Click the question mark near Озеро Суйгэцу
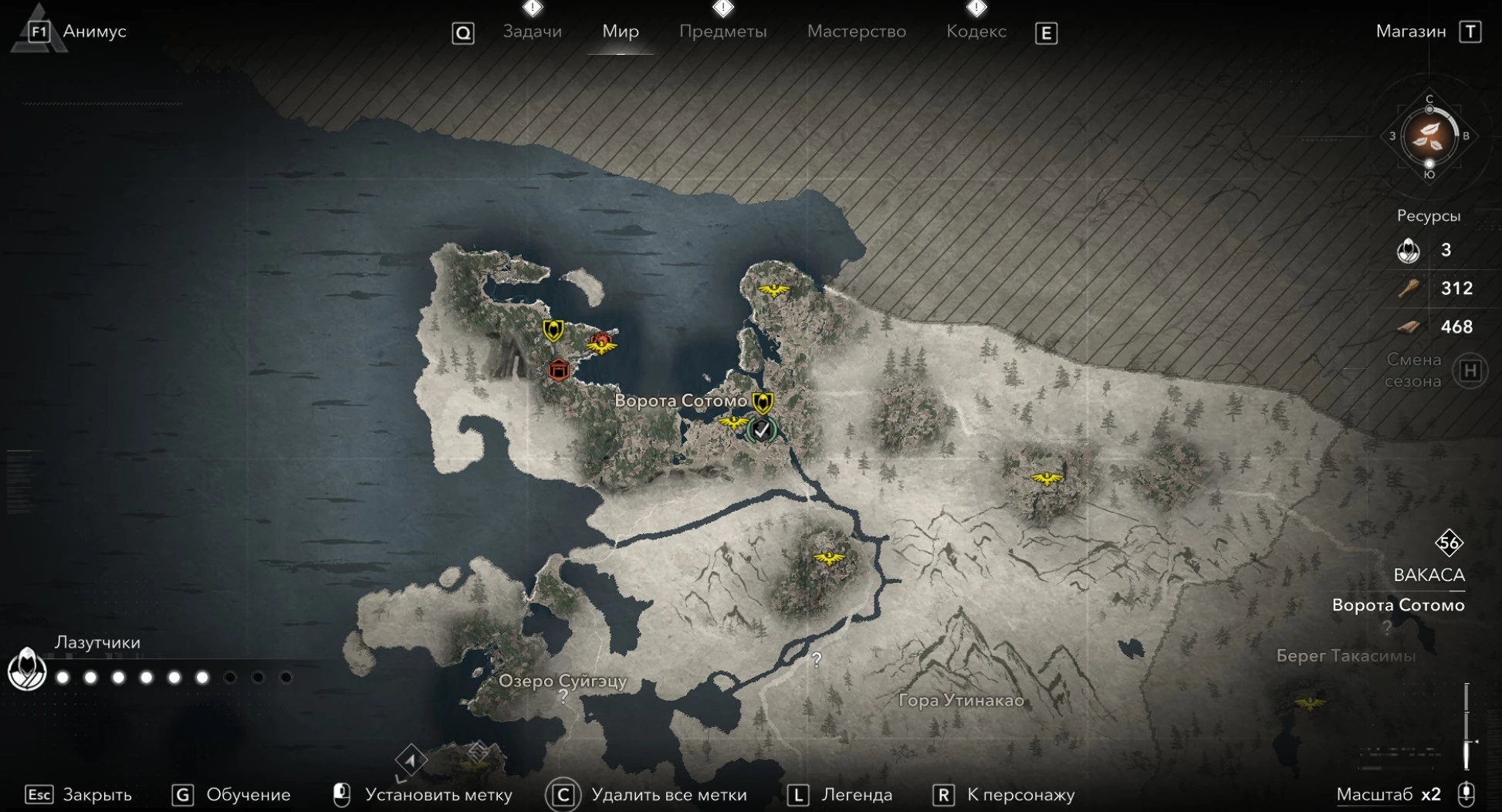This screenshot has height=812, width=1502. pos(563,696)
